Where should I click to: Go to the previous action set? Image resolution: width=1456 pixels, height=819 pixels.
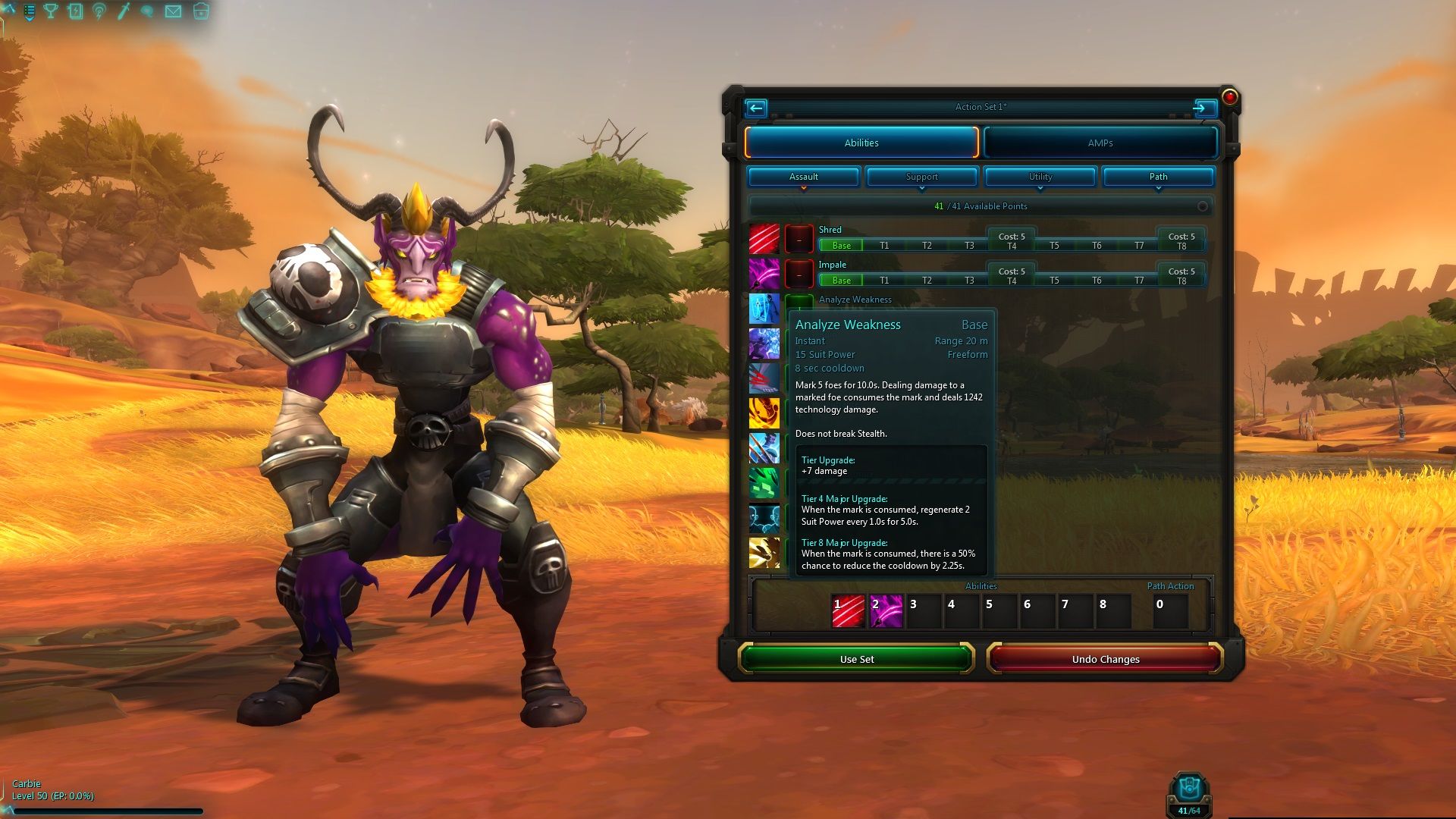(756, 108)
